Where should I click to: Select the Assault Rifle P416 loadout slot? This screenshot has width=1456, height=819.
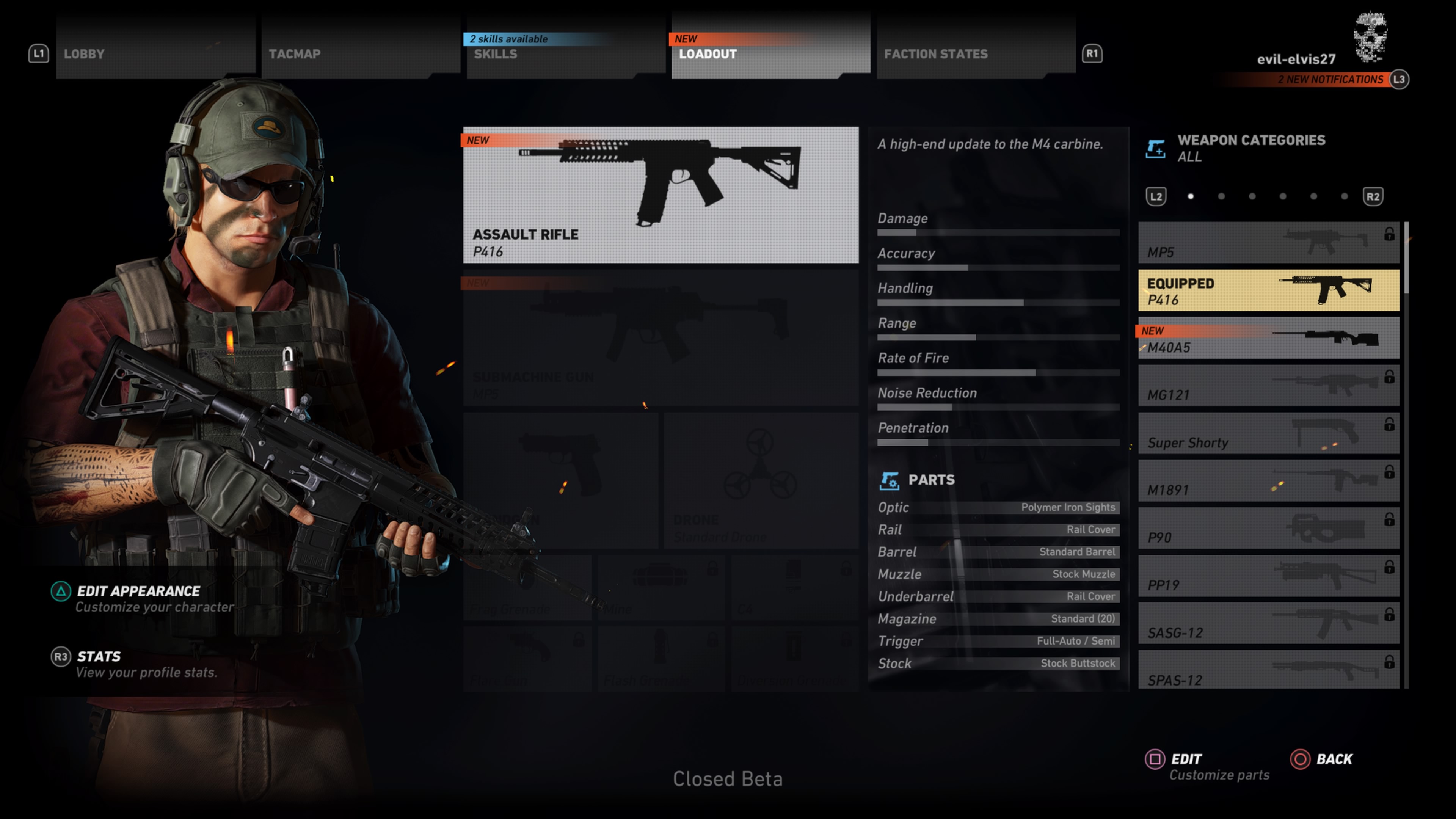pyautogui.click(x=660, y=195)
